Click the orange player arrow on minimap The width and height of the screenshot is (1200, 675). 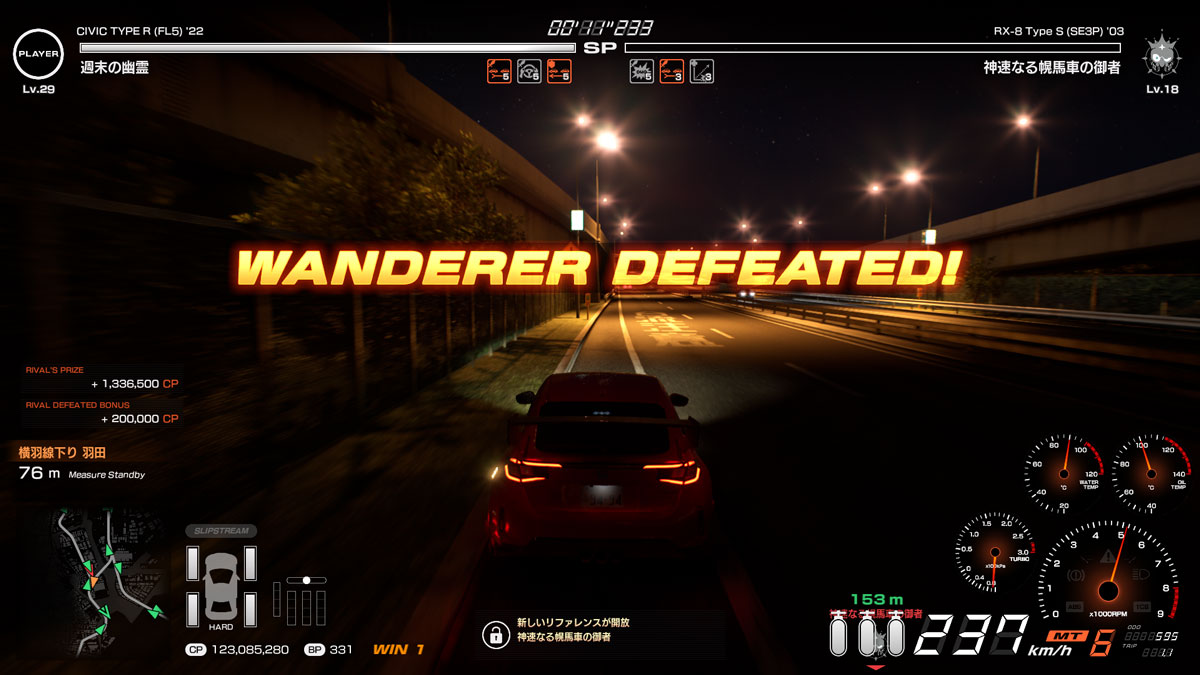click(92, 581)
